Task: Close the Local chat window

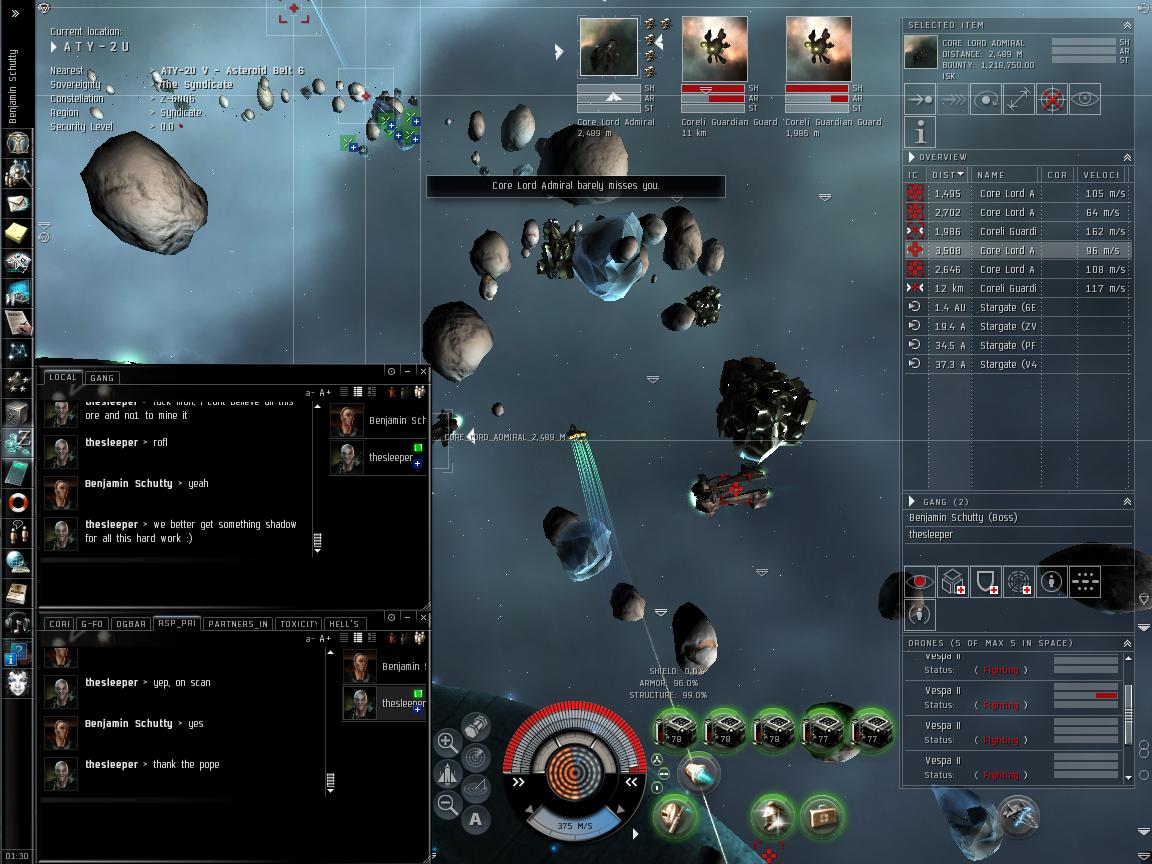Action: tap(423, 371)
